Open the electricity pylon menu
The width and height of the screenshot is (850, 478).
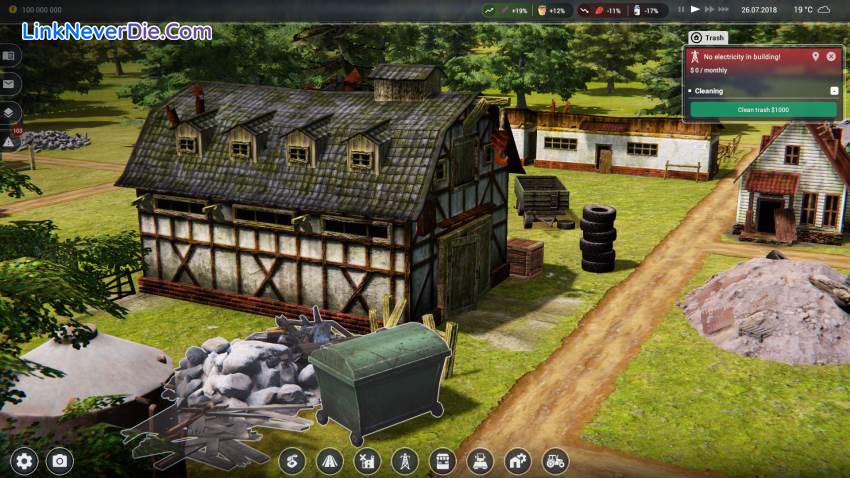[x=405, y=461]
